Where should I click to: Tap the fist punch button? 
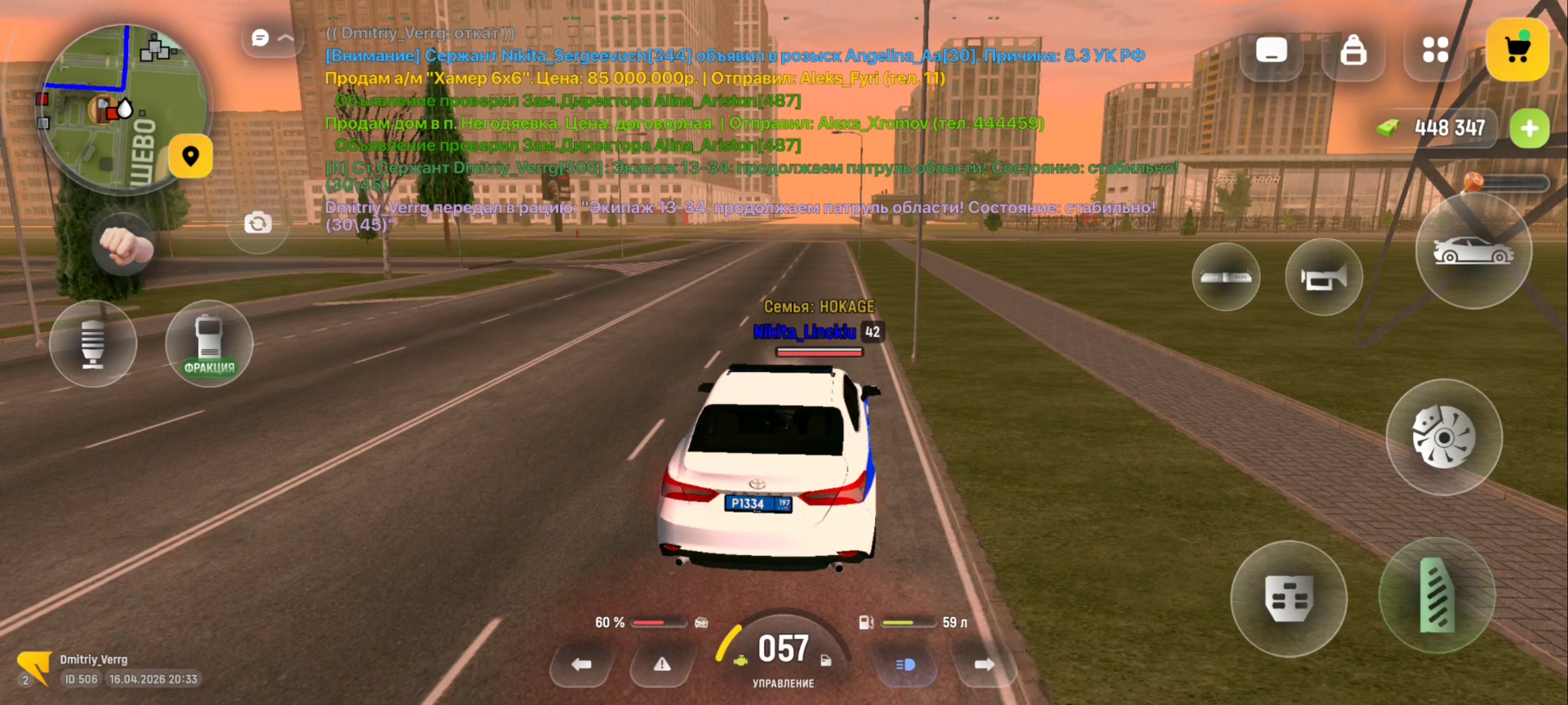pyautogui.click(x=125, y=245)
